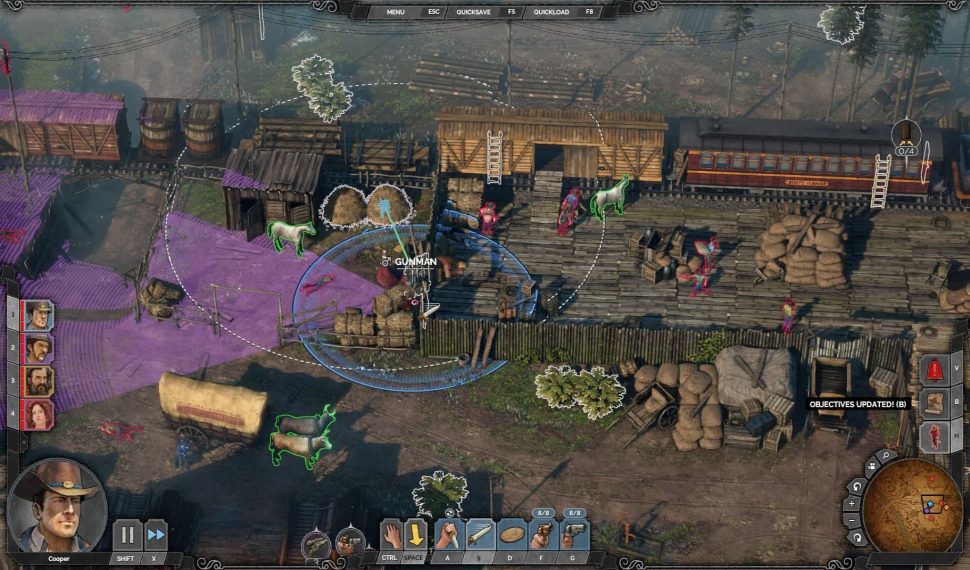The image size is (970, 570).
Task: Select the first character portrait in the party list
Action: 38,316
